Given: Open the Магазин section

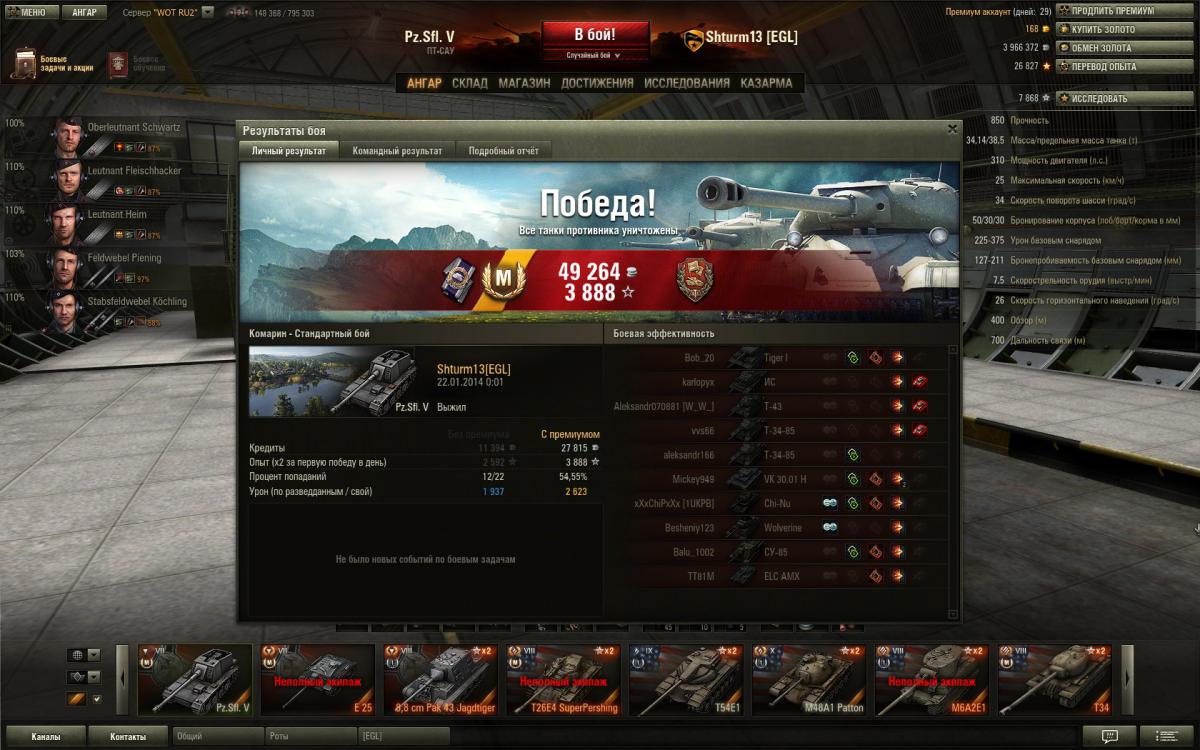Looking at the screenshot, I should pyautogui.click(x=524, y=83).
